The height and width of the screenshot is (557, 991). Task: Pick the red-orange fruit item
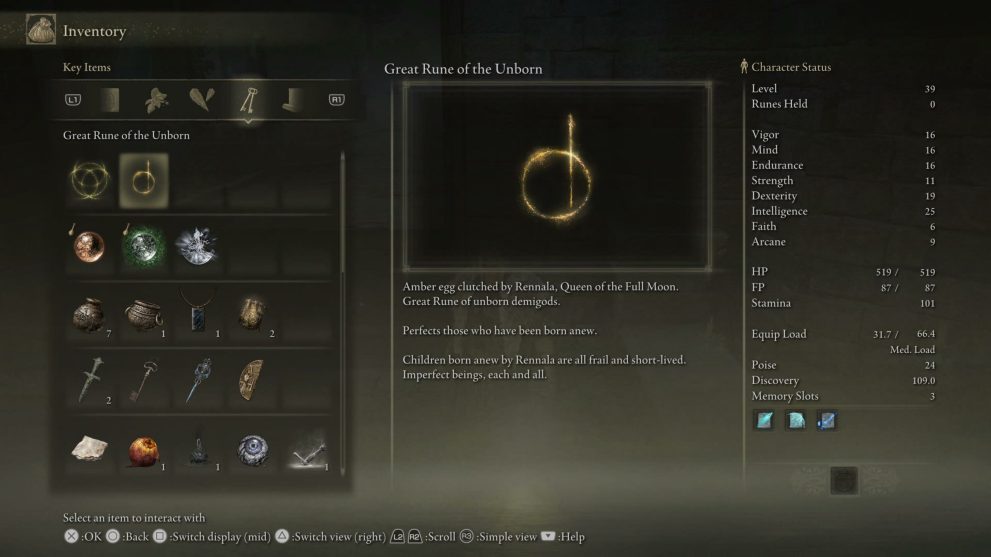143,451
